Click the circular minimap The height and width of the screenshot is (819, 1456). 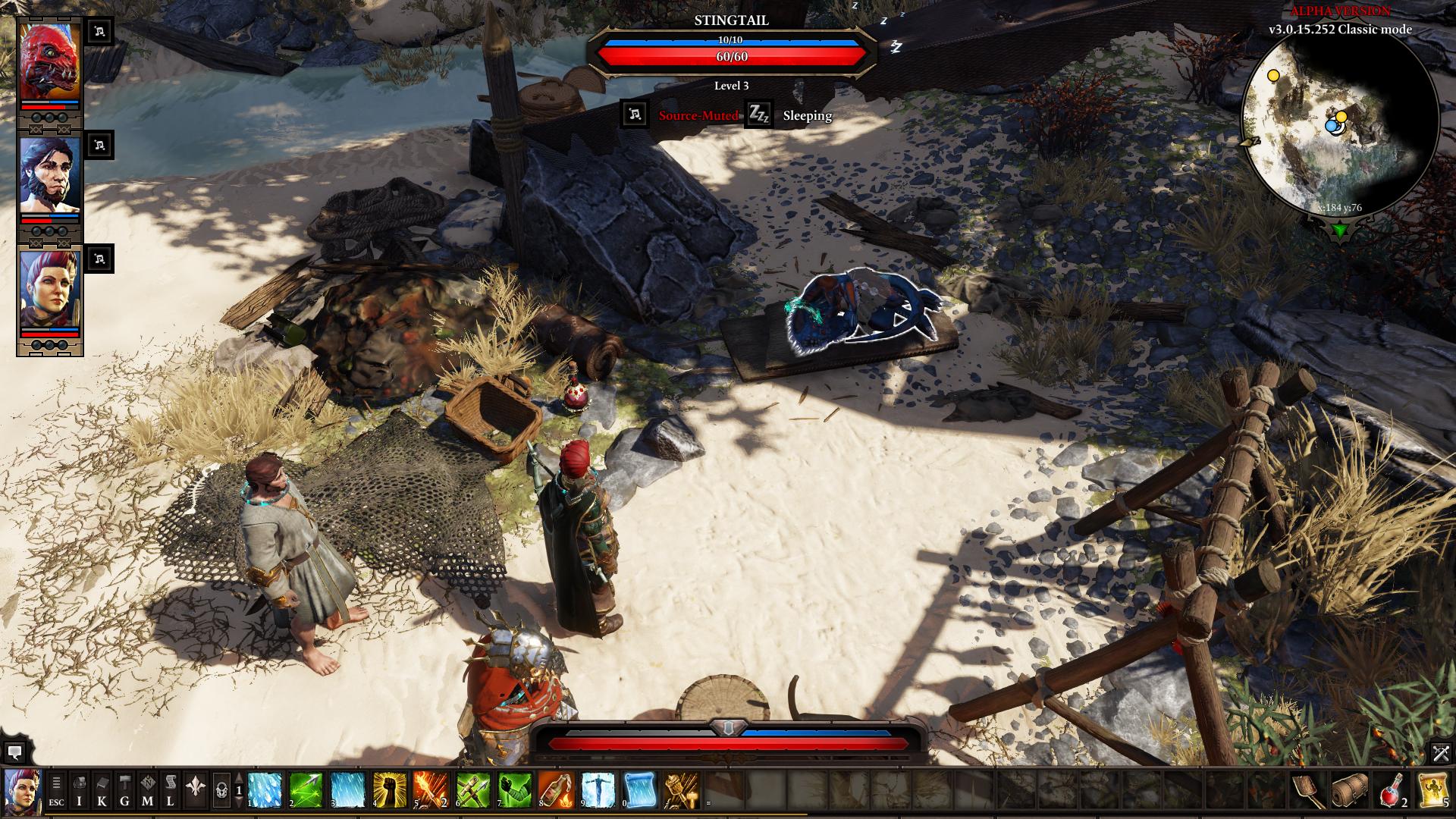click(x=1339, y=124)
